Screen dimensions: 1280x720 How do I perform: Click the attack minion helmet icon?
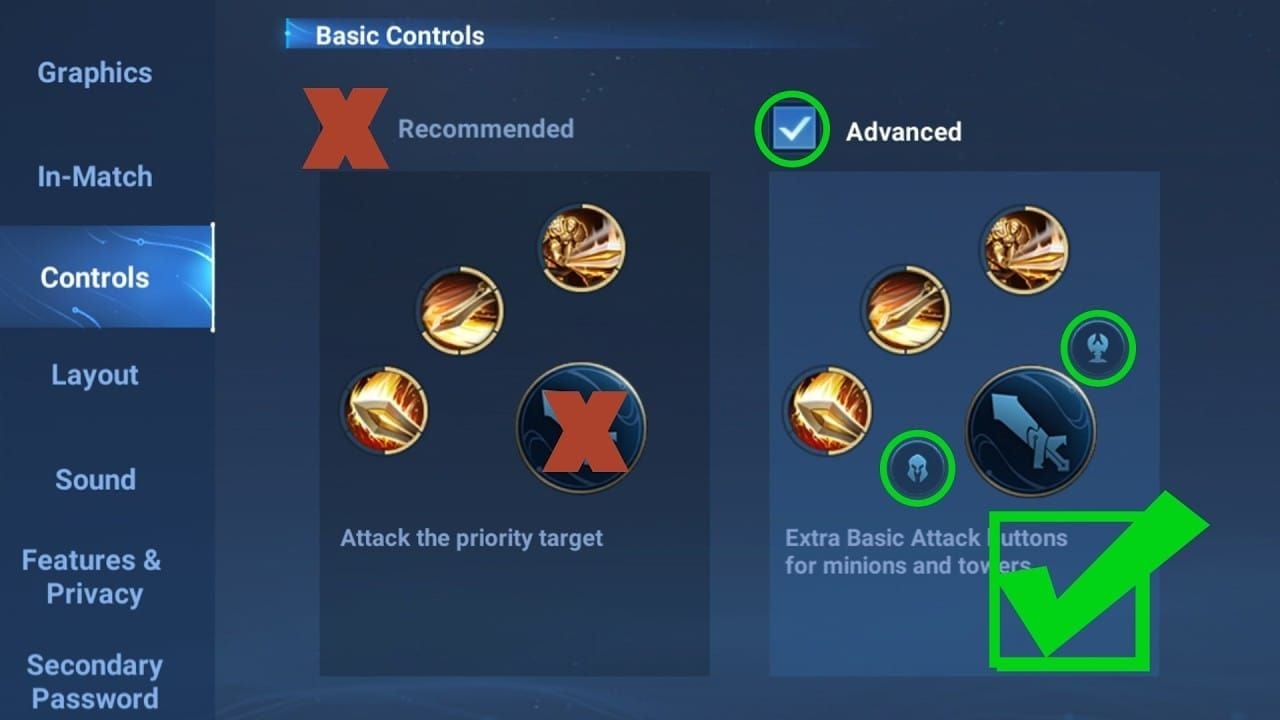(x=919, y=467)
